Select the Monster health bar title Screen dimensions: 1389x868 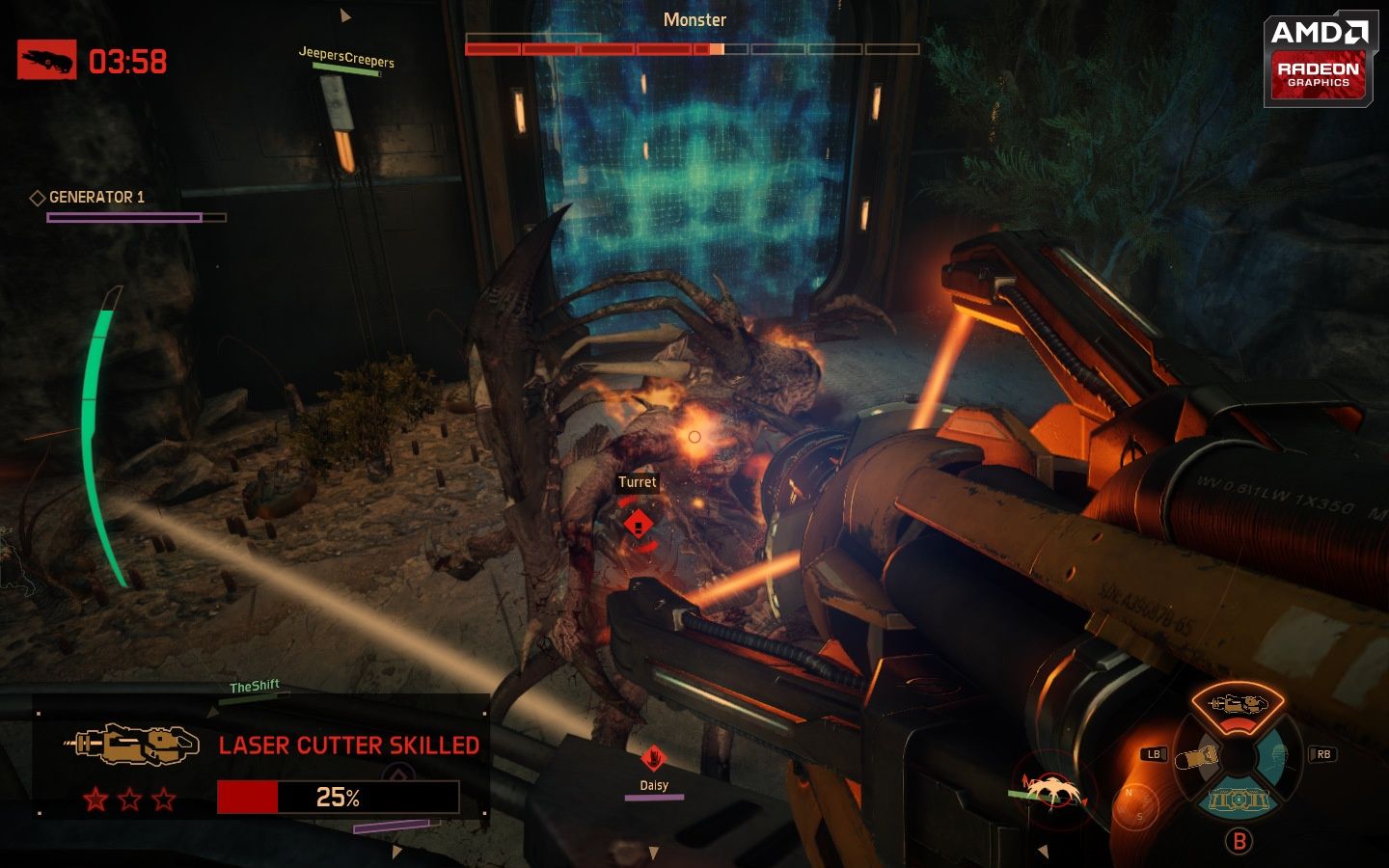pyautogui.click(x=695, y=19)
